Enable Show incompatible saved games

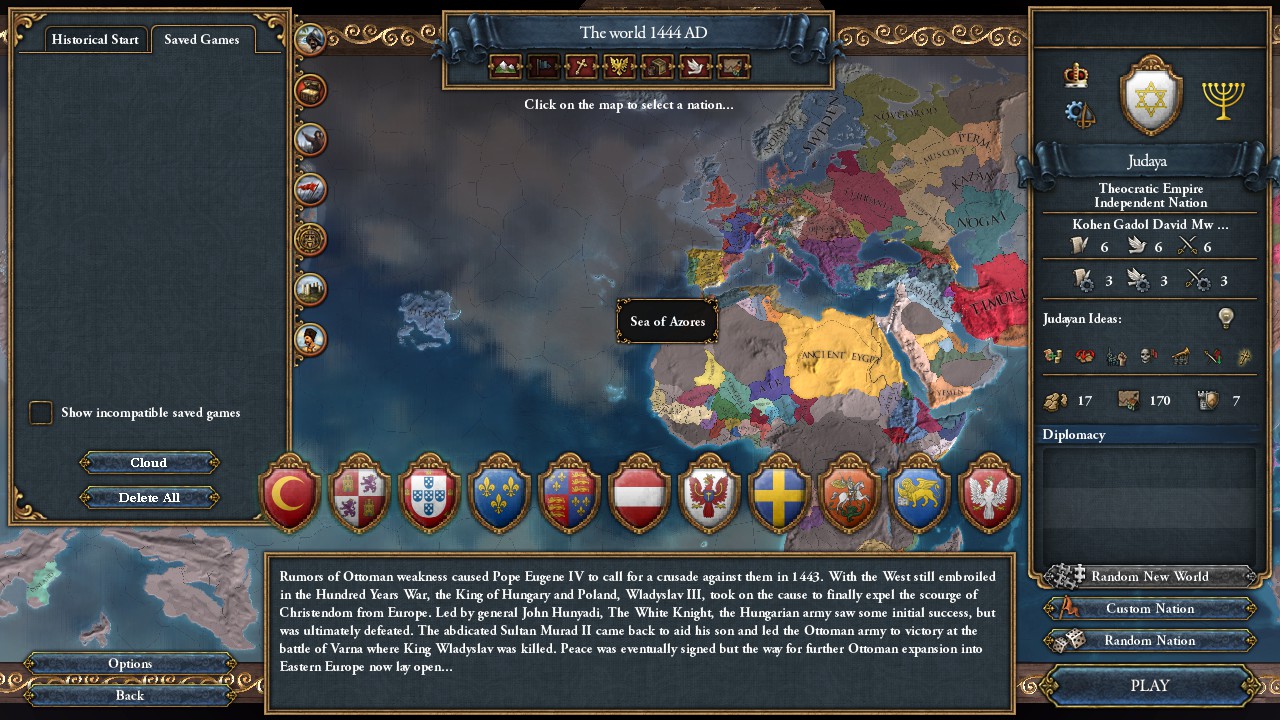(41, 412)
